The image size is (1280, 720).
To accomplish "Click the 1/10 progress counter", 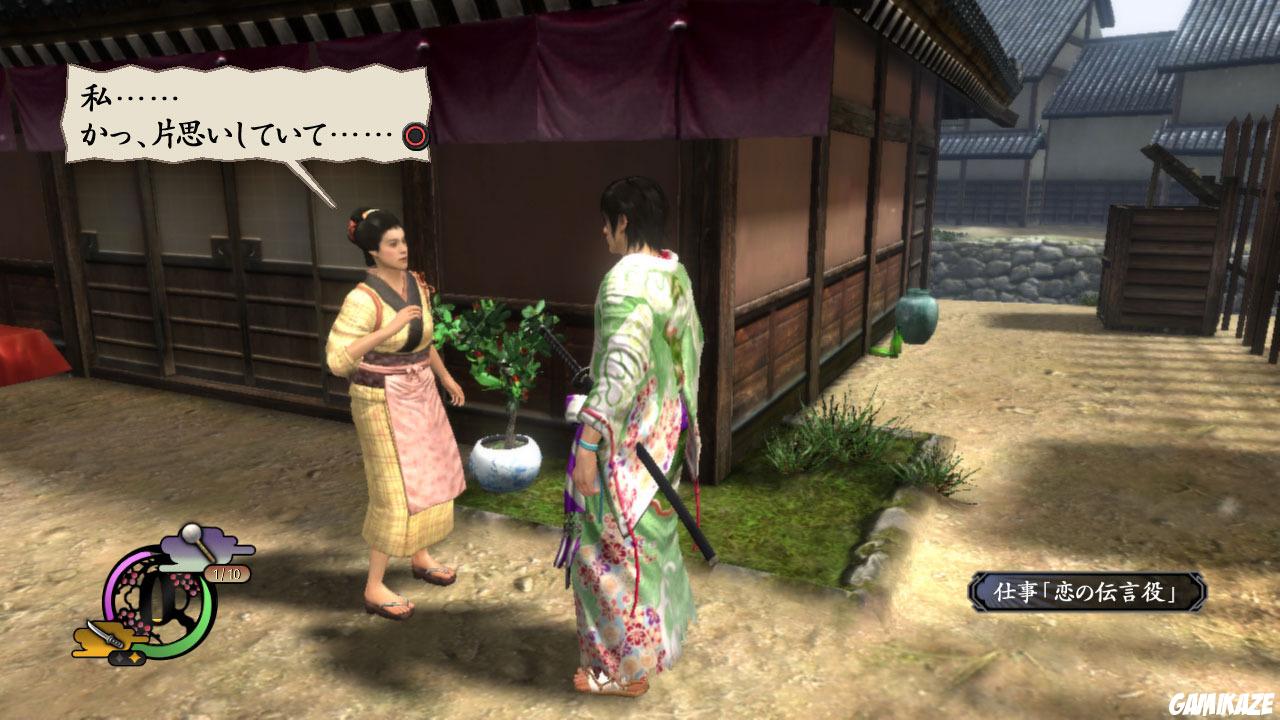I will pos(225,574).
